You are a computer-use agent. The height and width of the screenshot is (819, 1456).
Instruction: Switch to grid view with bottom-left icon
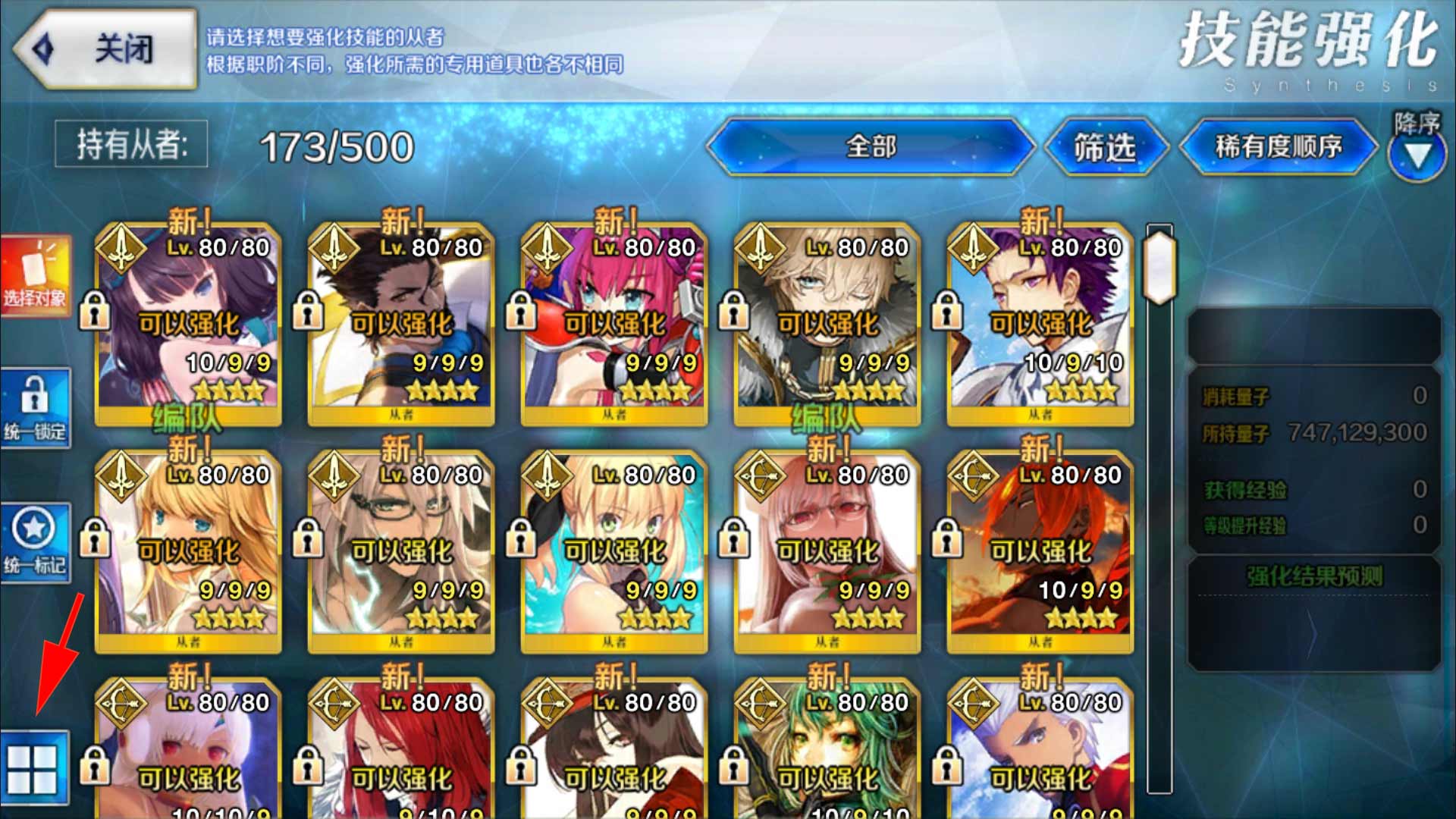click(x=34, y=766)
